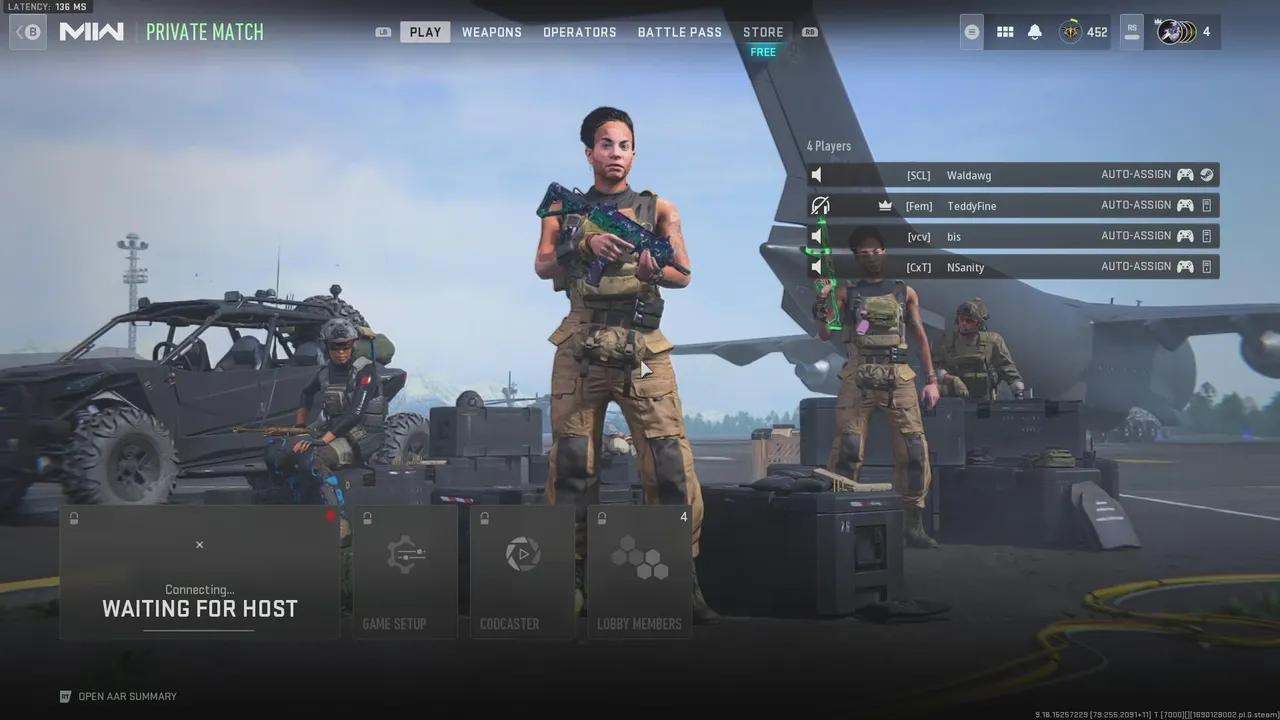Click the player emblem showing 4 stacked avatars
1280x720 pixels.
point(1177,31)
